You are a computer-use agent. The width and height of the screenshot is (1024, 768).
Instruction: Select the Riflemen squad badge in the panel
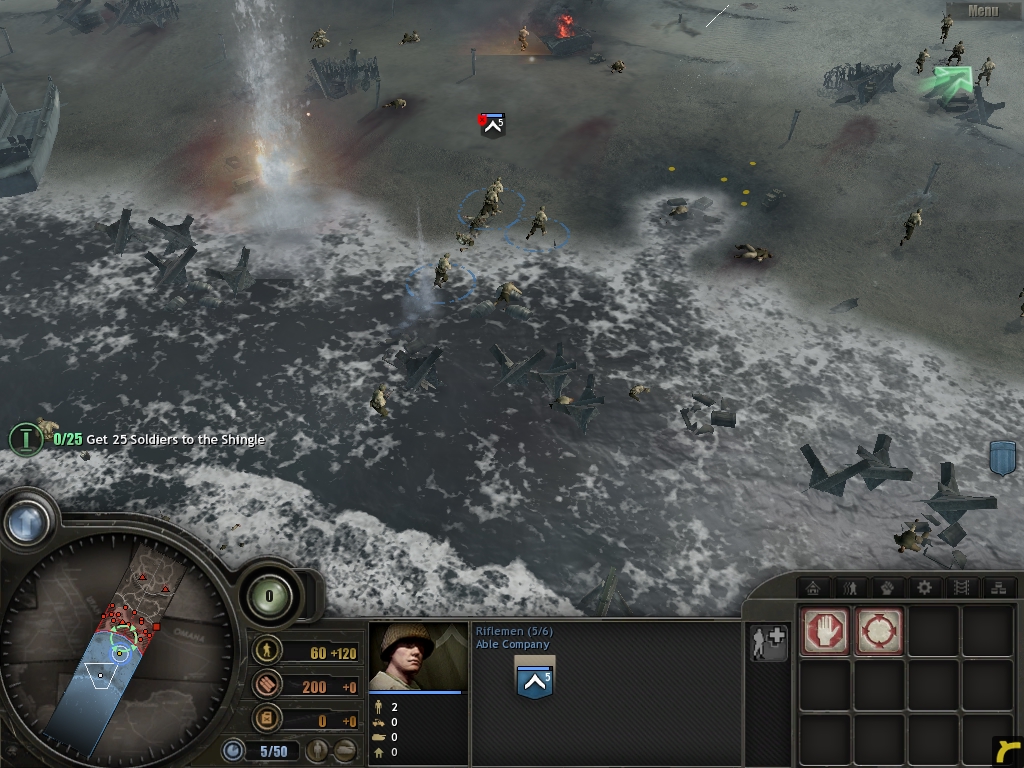[534, 680]
